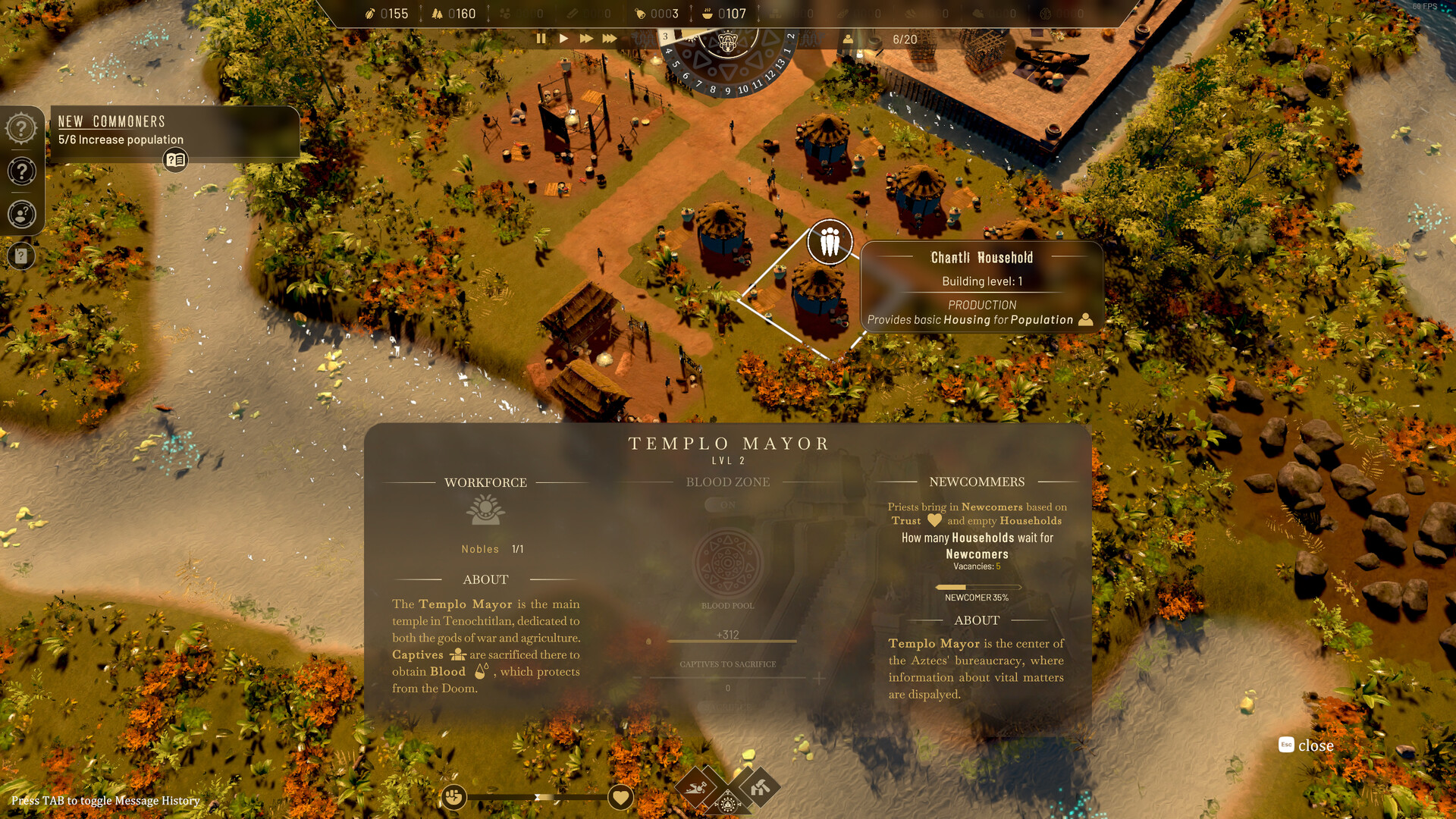Select the Nobles workforce icon in Workforce section
Viewport: 1456px width, 819px height.
point(485,509)
